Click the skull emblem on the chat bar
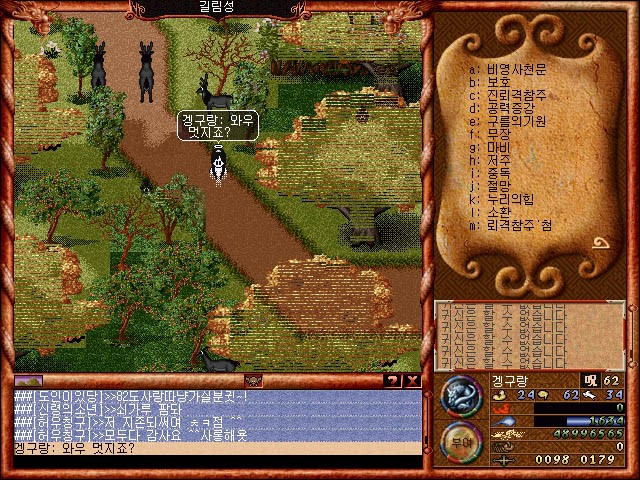The height and width of the screenshot is (480, 640). pos(253,381)
